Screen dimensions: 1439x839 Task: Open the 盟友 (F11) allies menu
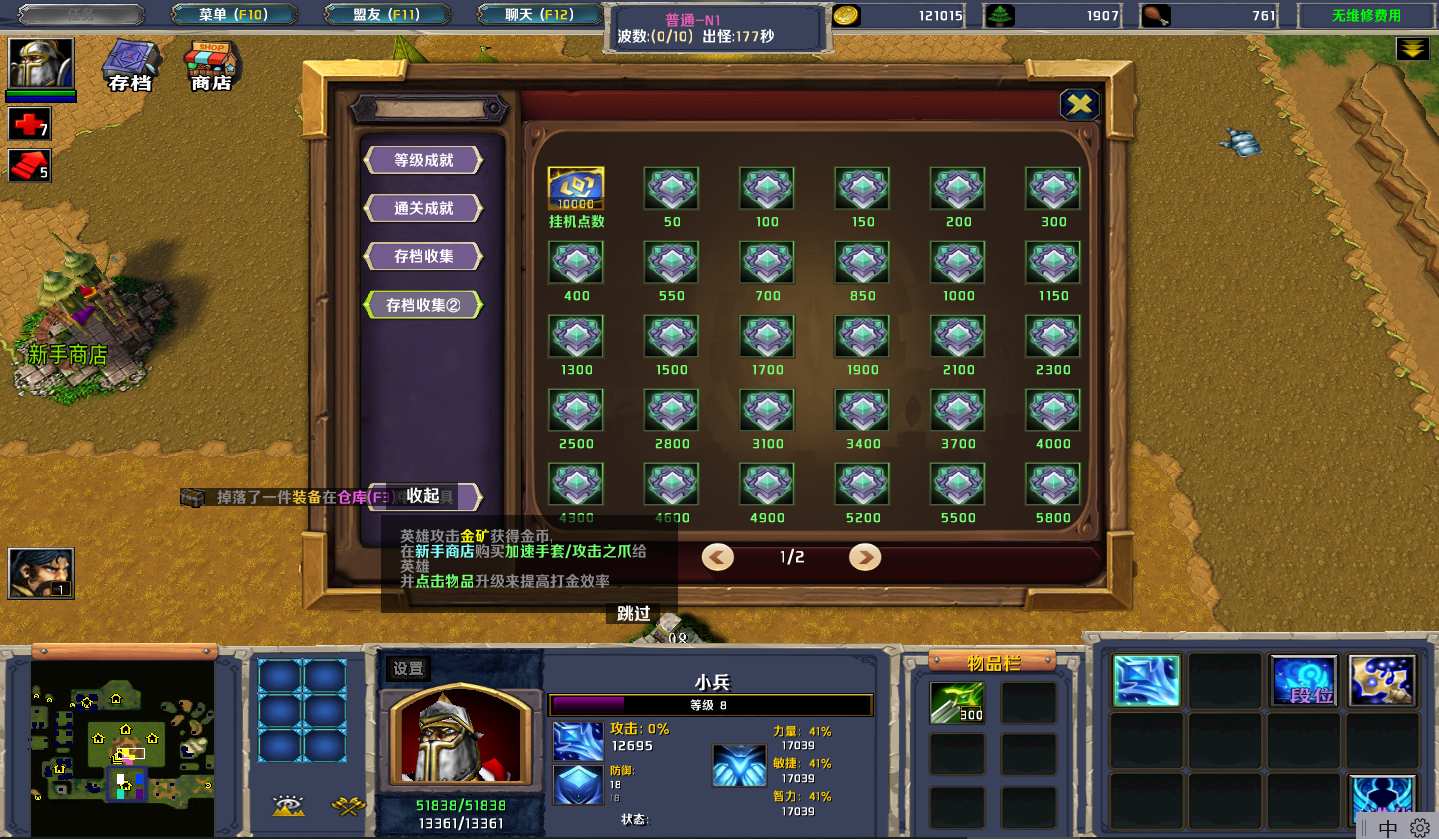pyautogui.click(x=386, y=15)
